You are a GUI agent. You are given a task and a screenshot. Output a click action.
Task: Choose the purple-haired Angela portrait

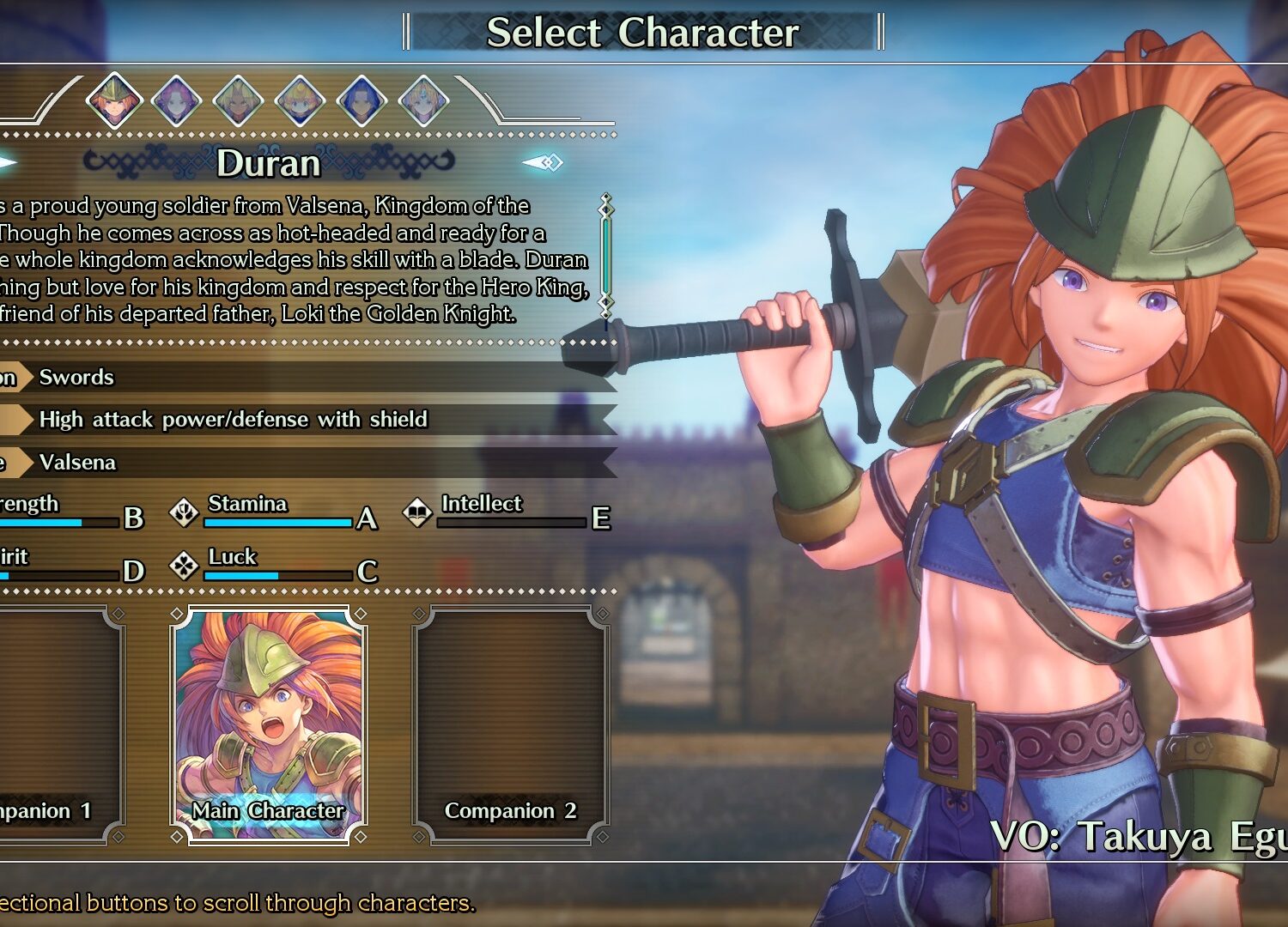click(176, 101)
